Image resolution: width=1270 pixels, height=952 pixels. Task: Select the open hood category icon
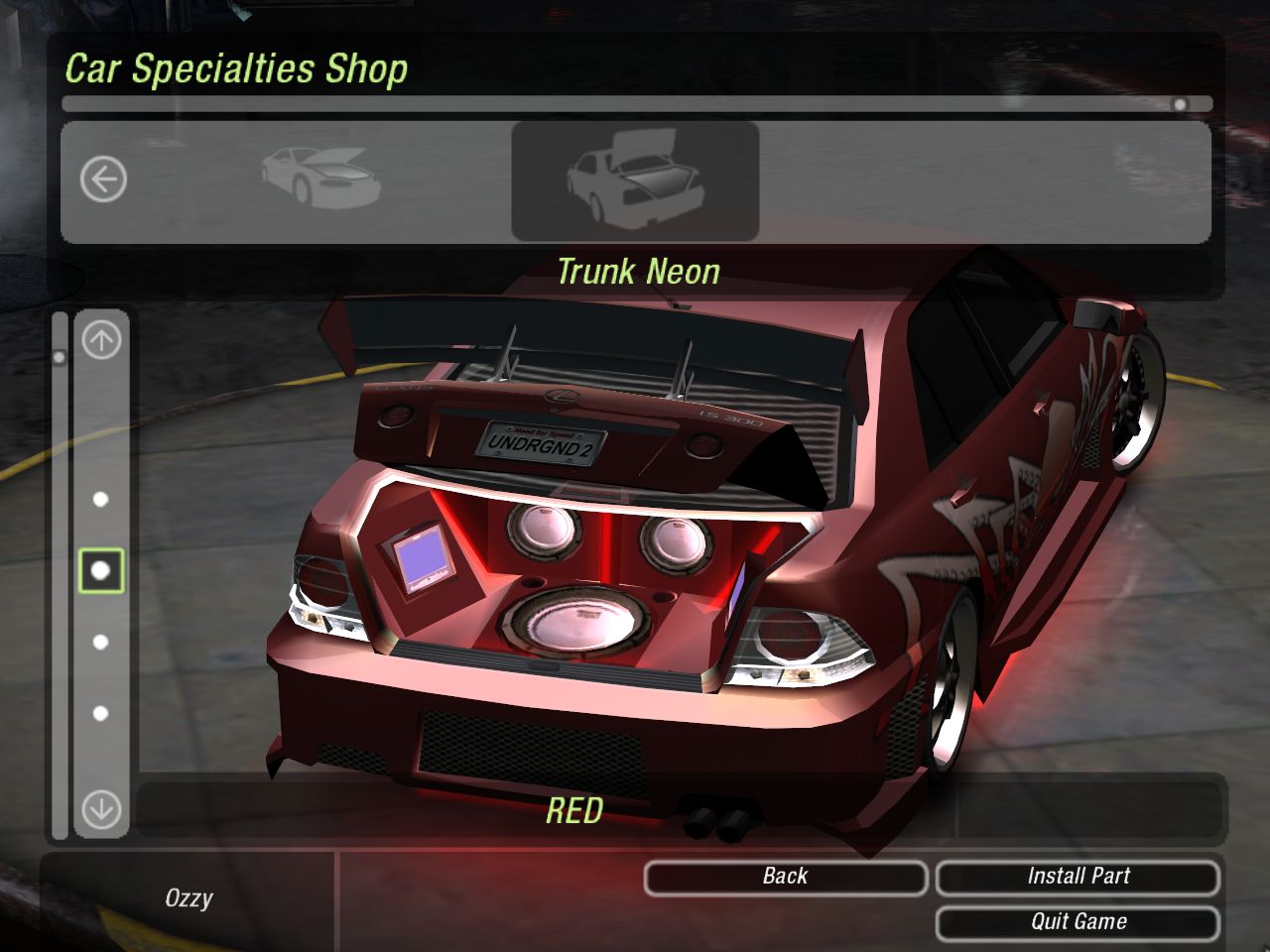click(320, 178)
